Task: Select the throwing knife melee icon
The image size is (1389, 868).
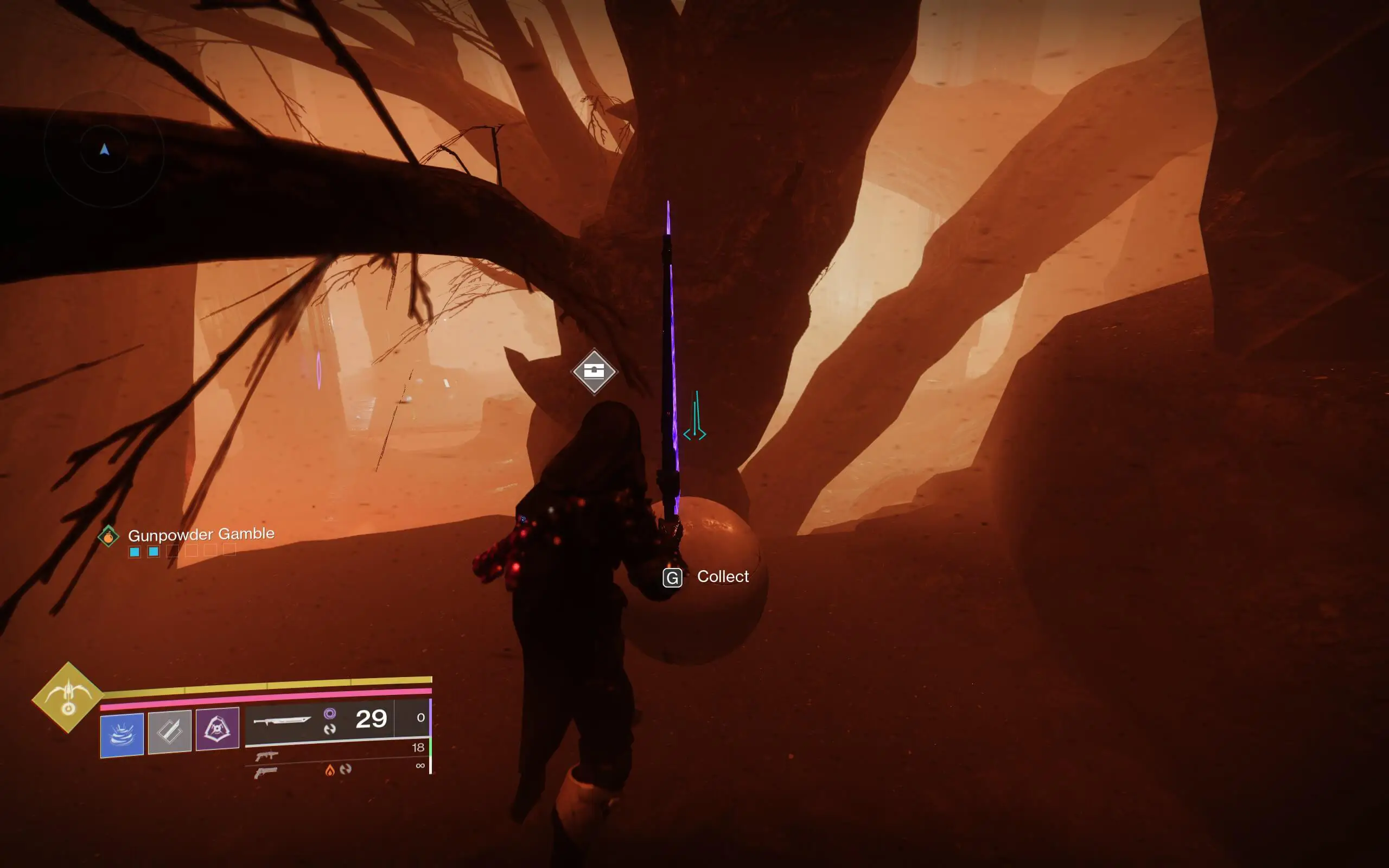Action: (x=169, y=732)
